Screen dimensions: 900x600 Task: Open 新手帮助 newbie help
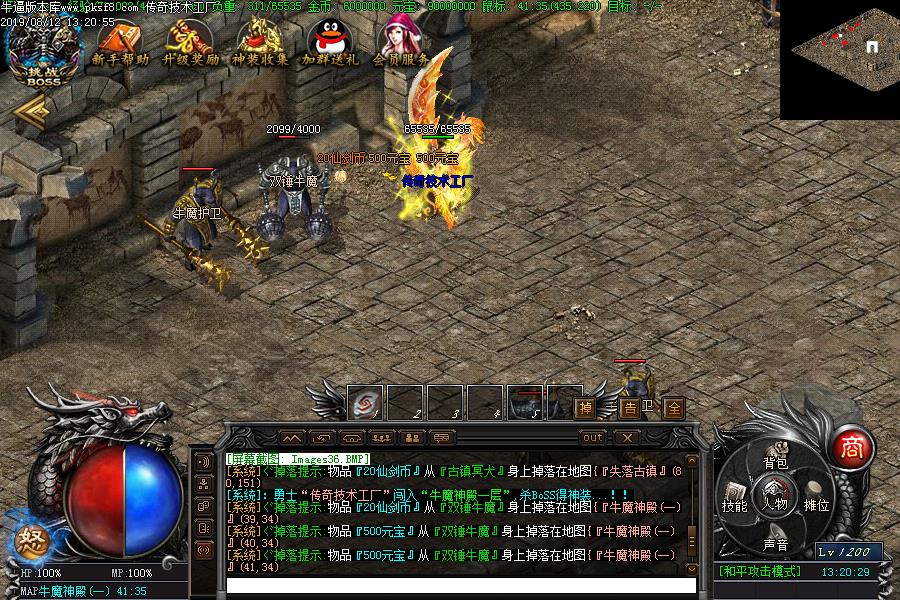[119, 45]
